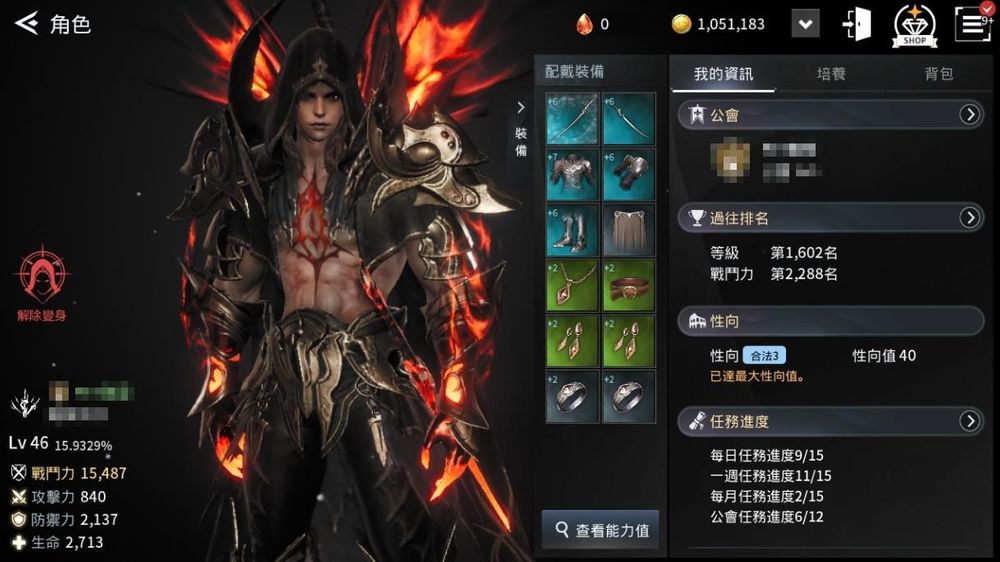Click the 查看能力值 button
The width and height of the screenshot is (1000, 562).
[x=601, y=529]
